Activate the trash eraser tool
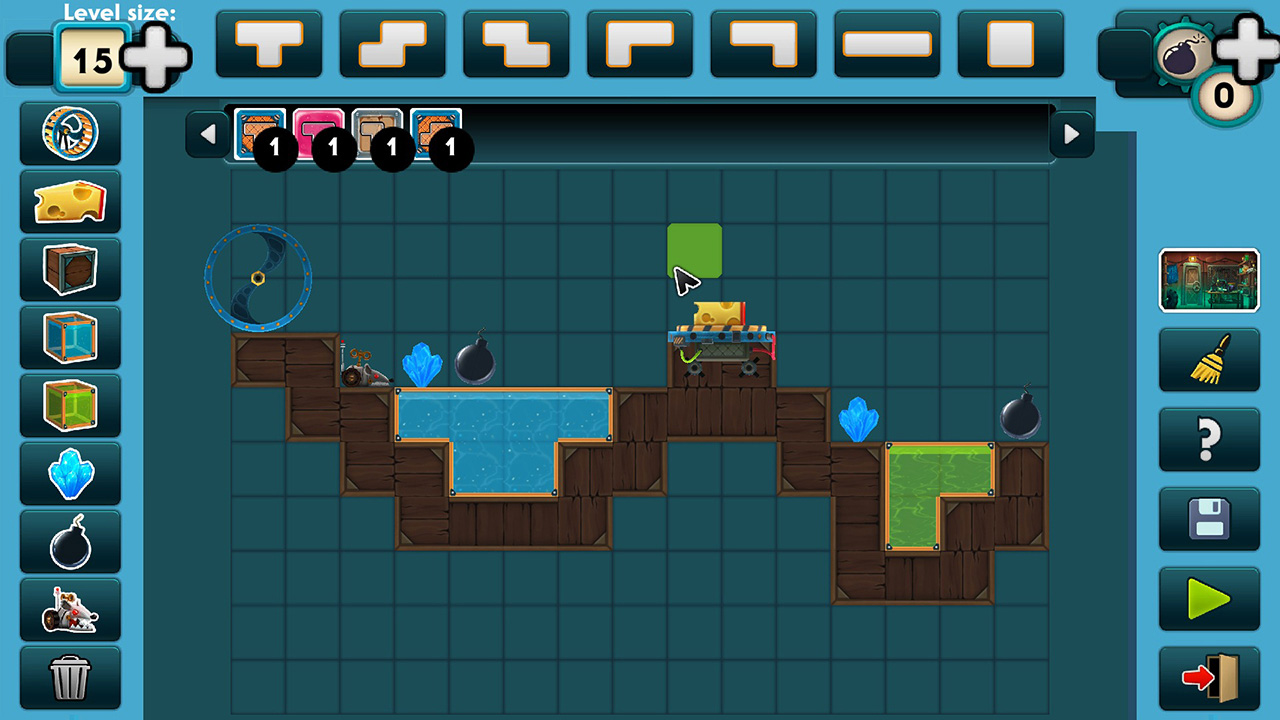 [x=70, y=677]
